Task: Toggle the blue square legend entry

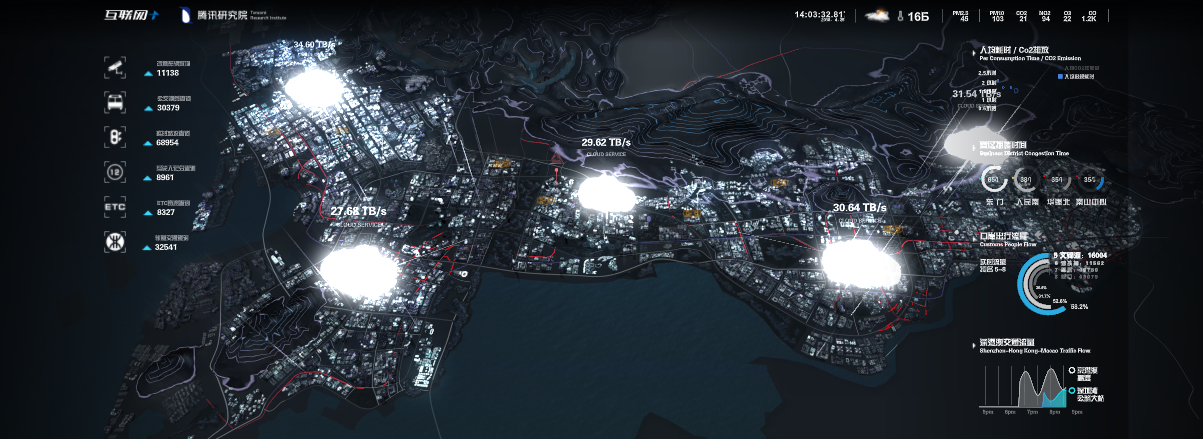Action: point(1060,75)
